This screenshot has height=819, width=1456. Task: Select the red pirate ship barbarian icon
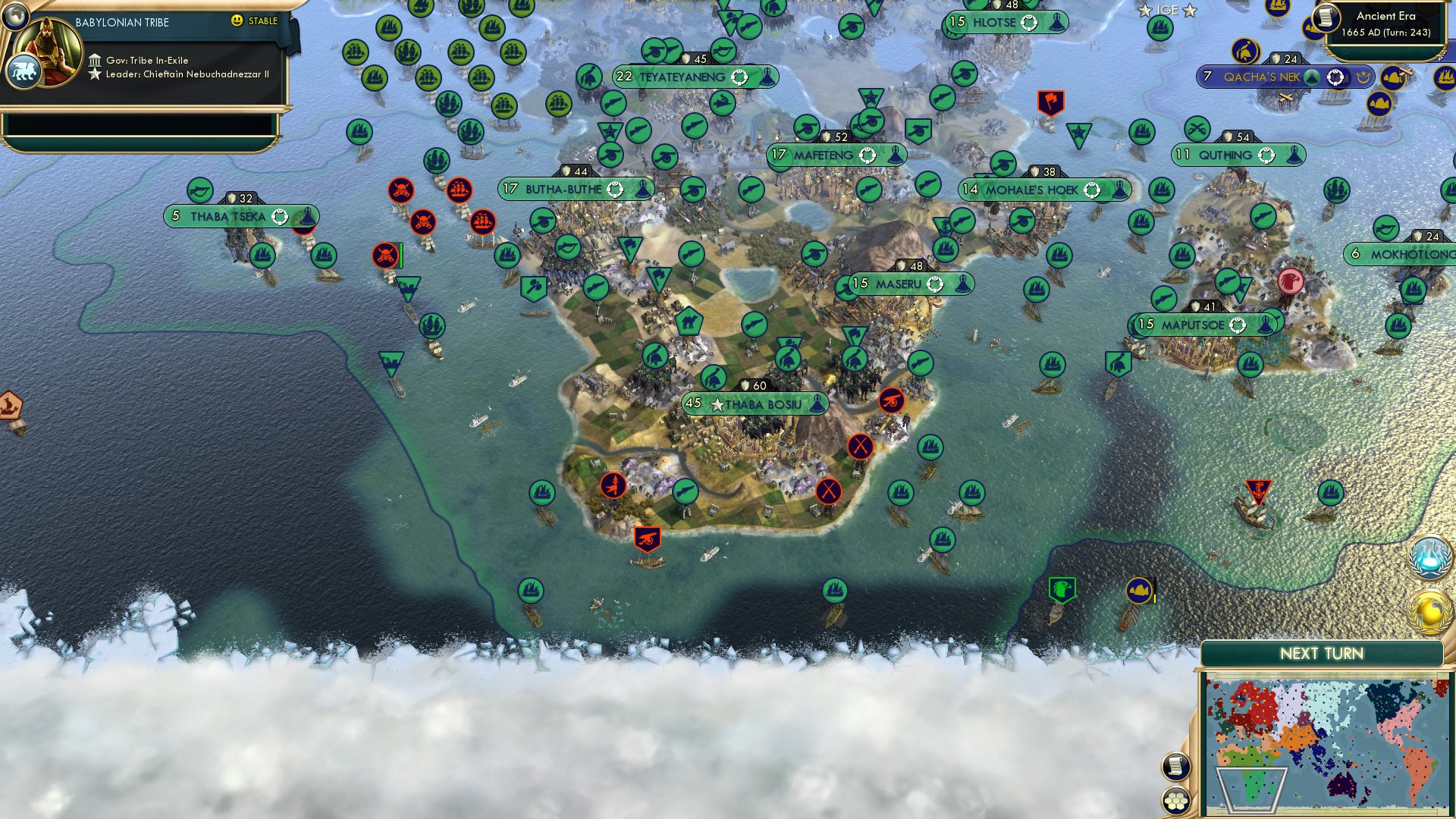461,192
